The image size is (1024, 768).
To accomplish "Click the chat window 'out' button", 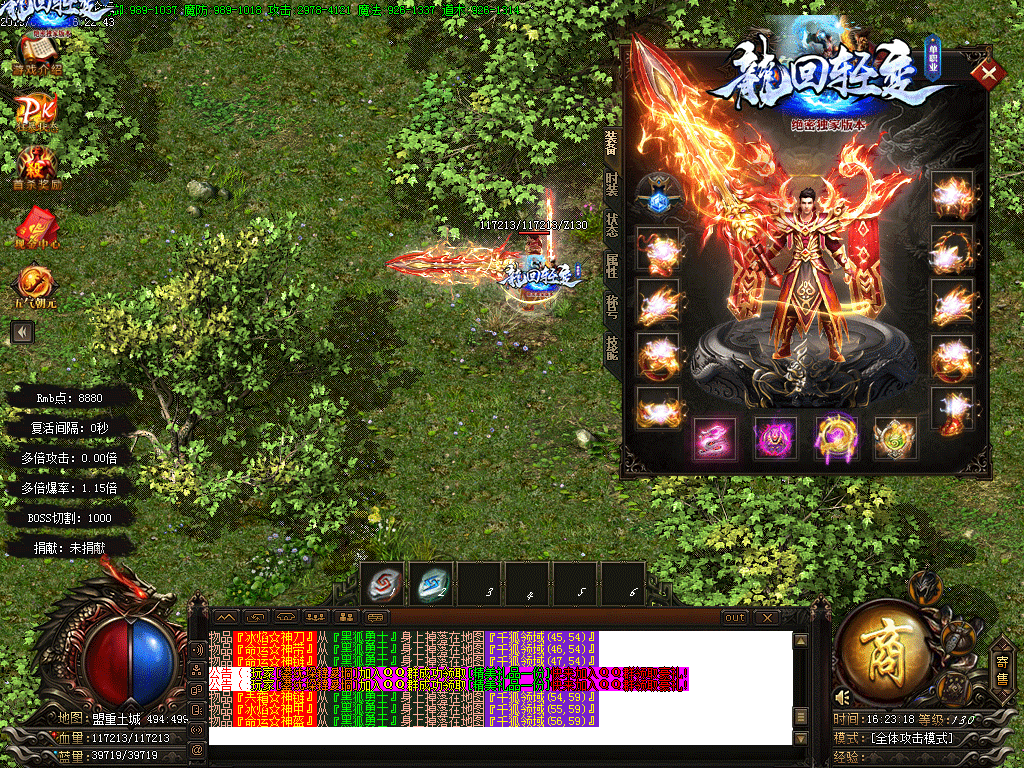I will point(735,617).
